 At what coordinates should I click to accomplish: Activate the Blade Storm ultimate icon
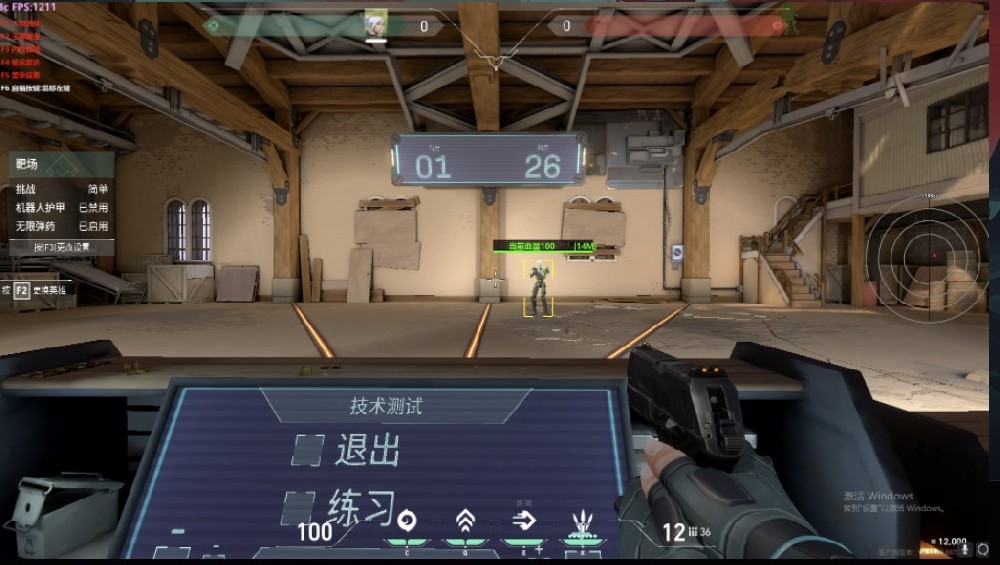click(582, 522)
